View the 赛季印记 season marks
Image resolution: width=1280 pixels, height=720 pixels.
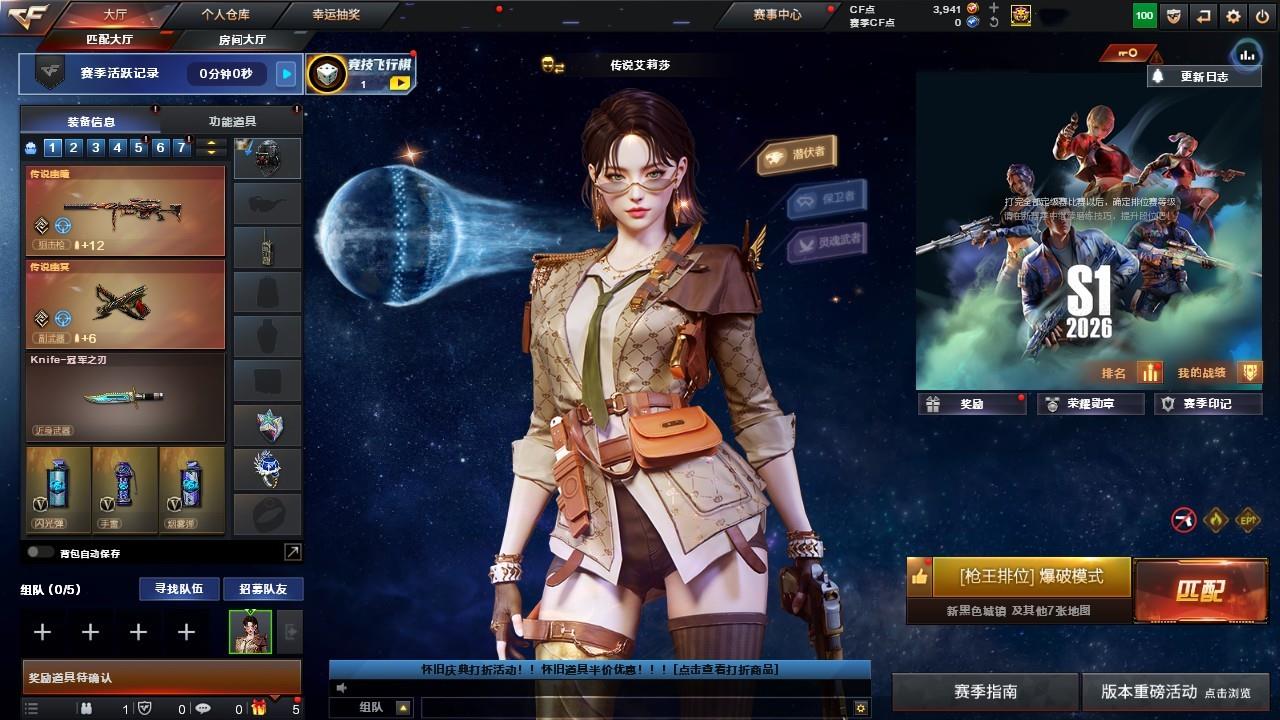(1207, 404)
